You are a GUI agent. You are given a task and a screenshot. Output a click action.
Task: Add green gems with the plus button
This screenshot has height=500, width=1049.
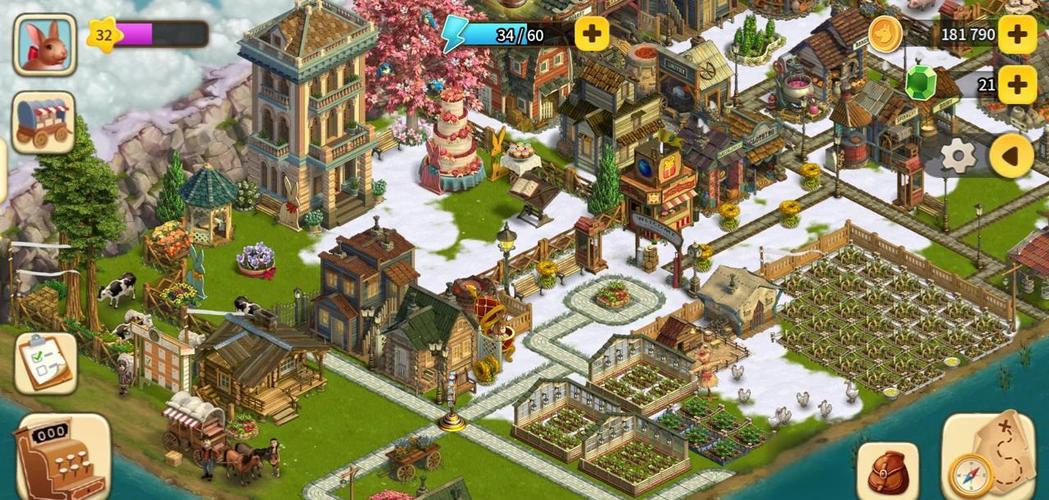click(x=1017, y=85)
